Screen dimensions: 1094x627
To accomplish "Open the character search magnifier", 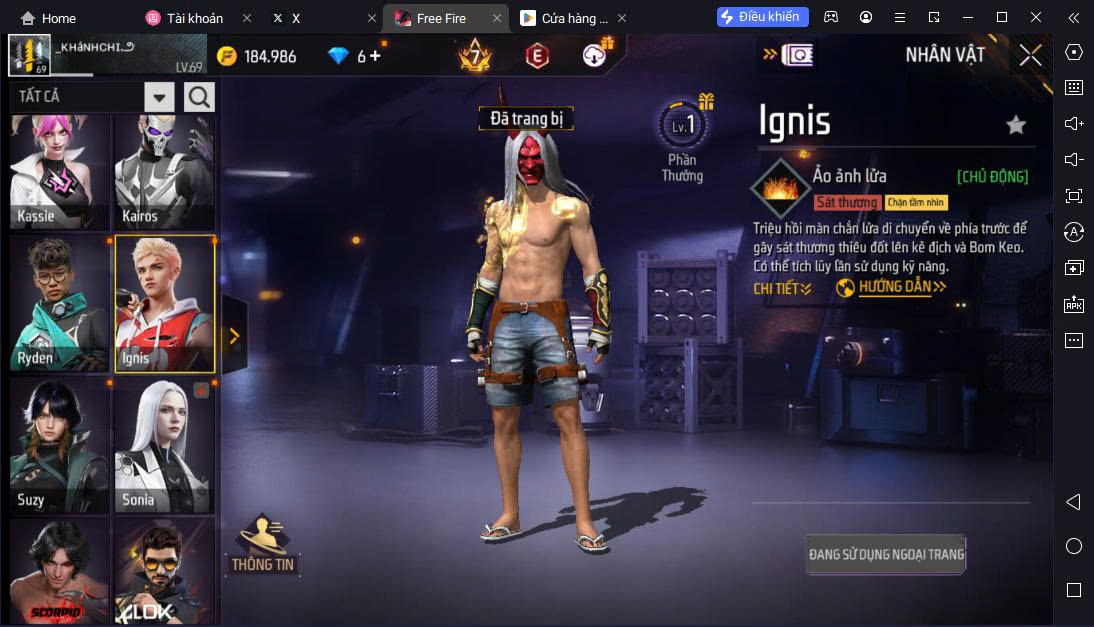I will 199,97.
